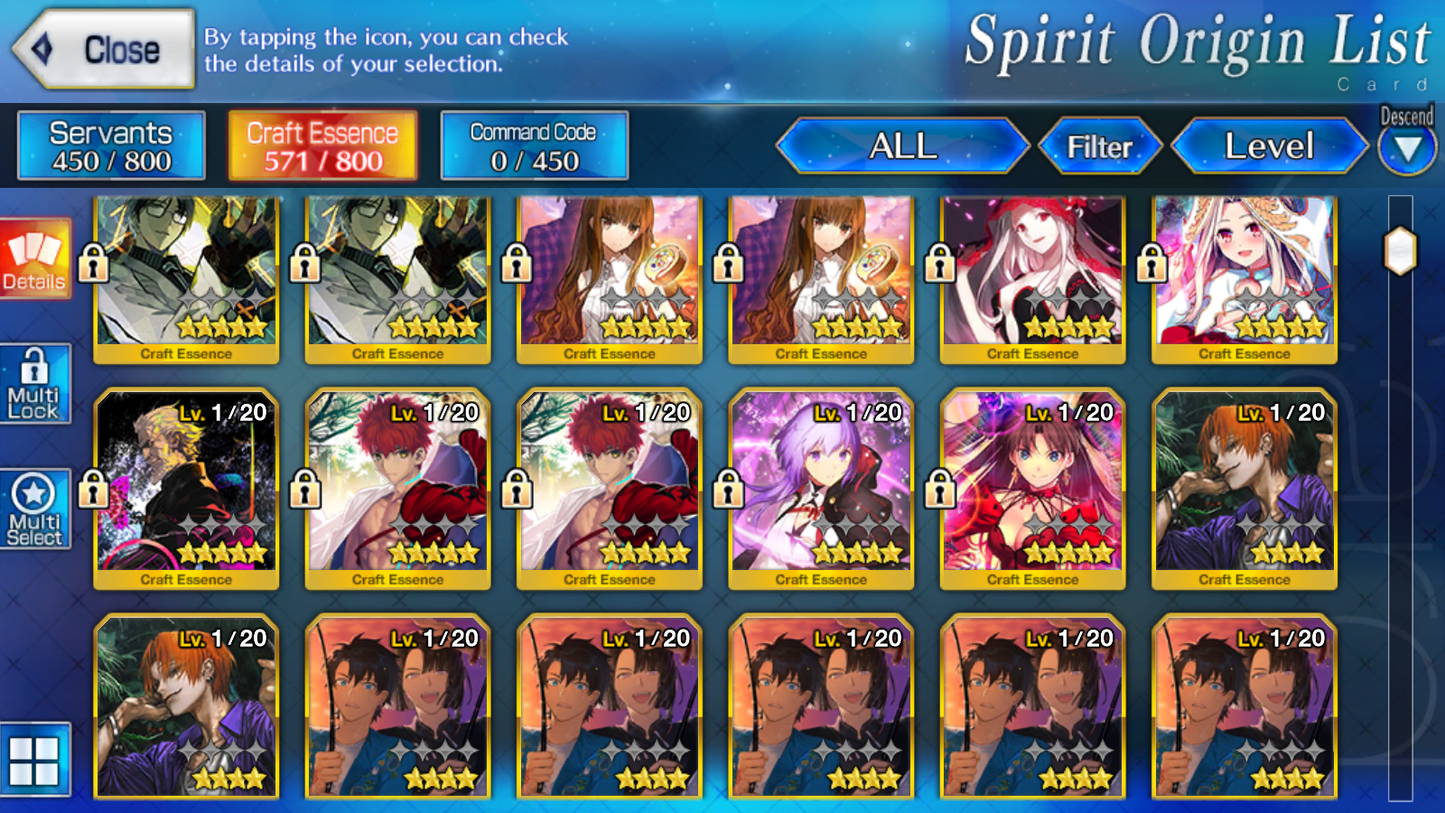Tap the lock on the Rin Craft Essence

coord(939,488)
